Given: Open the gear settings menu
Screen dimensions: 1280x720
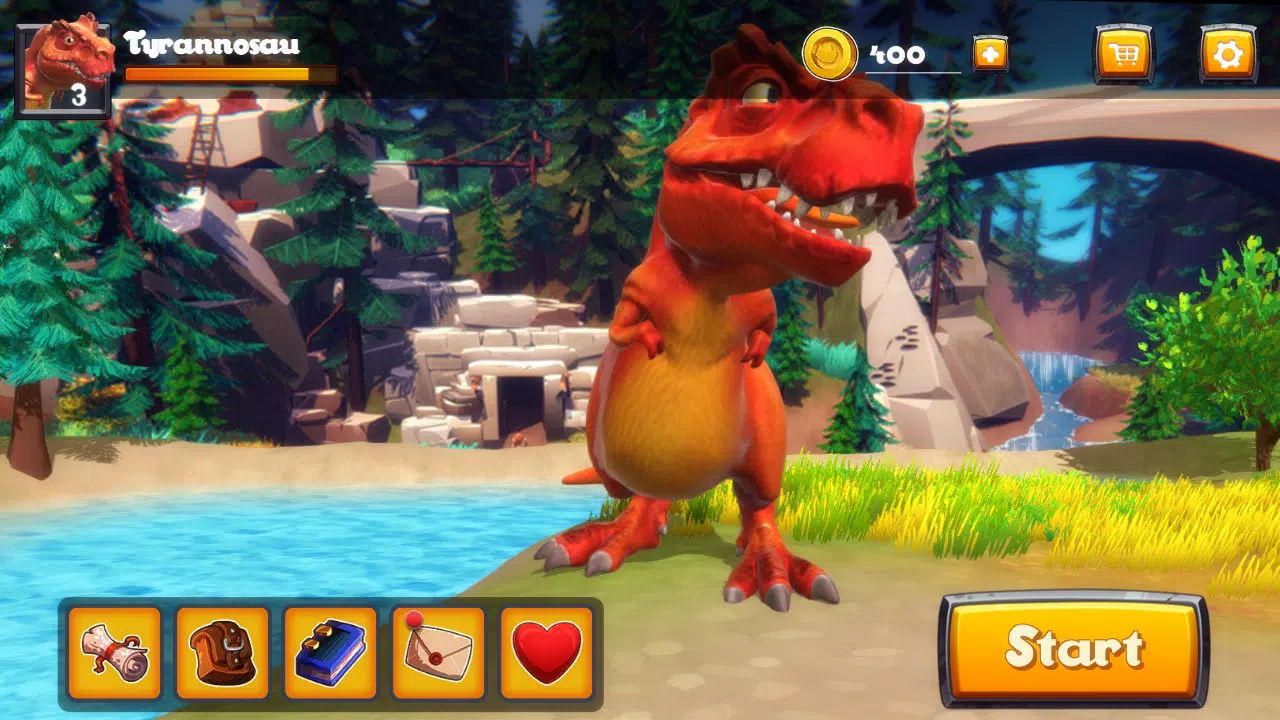Looking at the screenshot, I should [x=1227, y=54].
